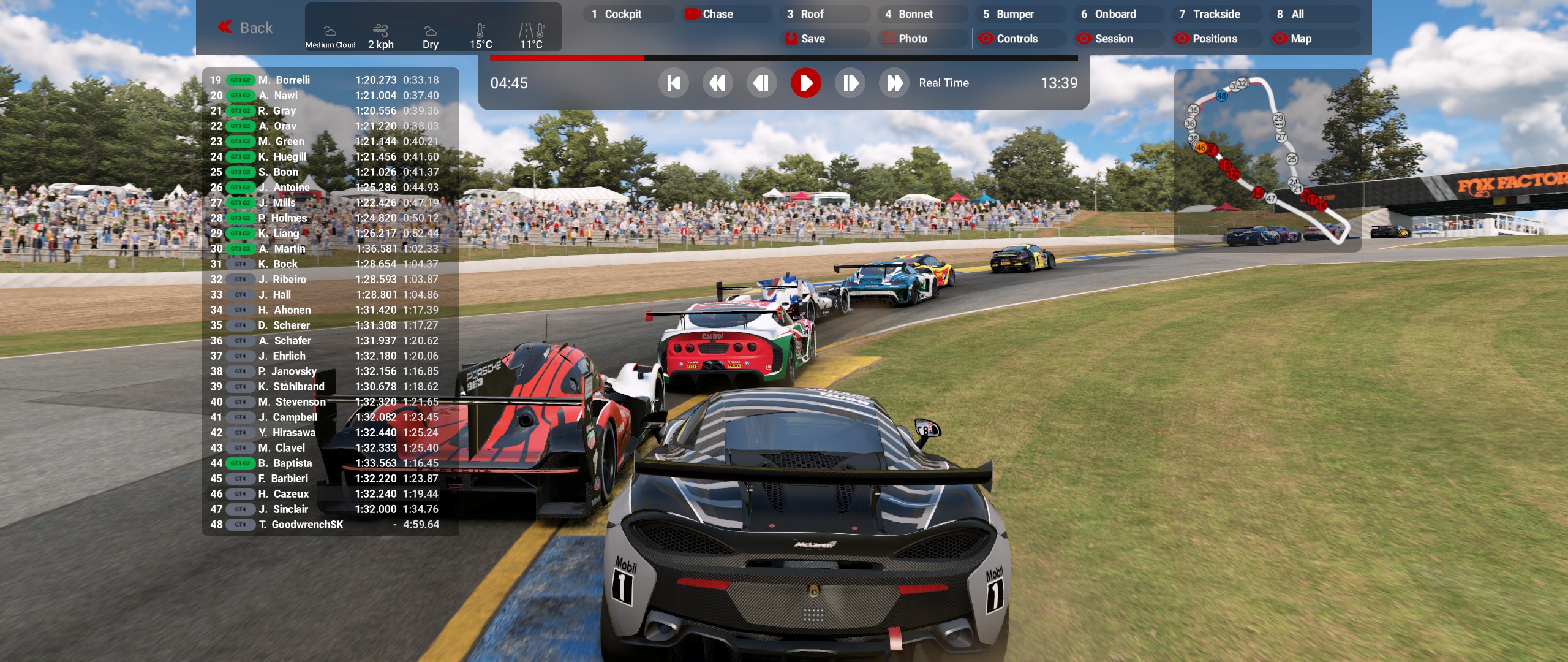This screenshot has width=1568, height=662.
Task: Hide the Positions standings list
Action: click(x=1215, y=39)
